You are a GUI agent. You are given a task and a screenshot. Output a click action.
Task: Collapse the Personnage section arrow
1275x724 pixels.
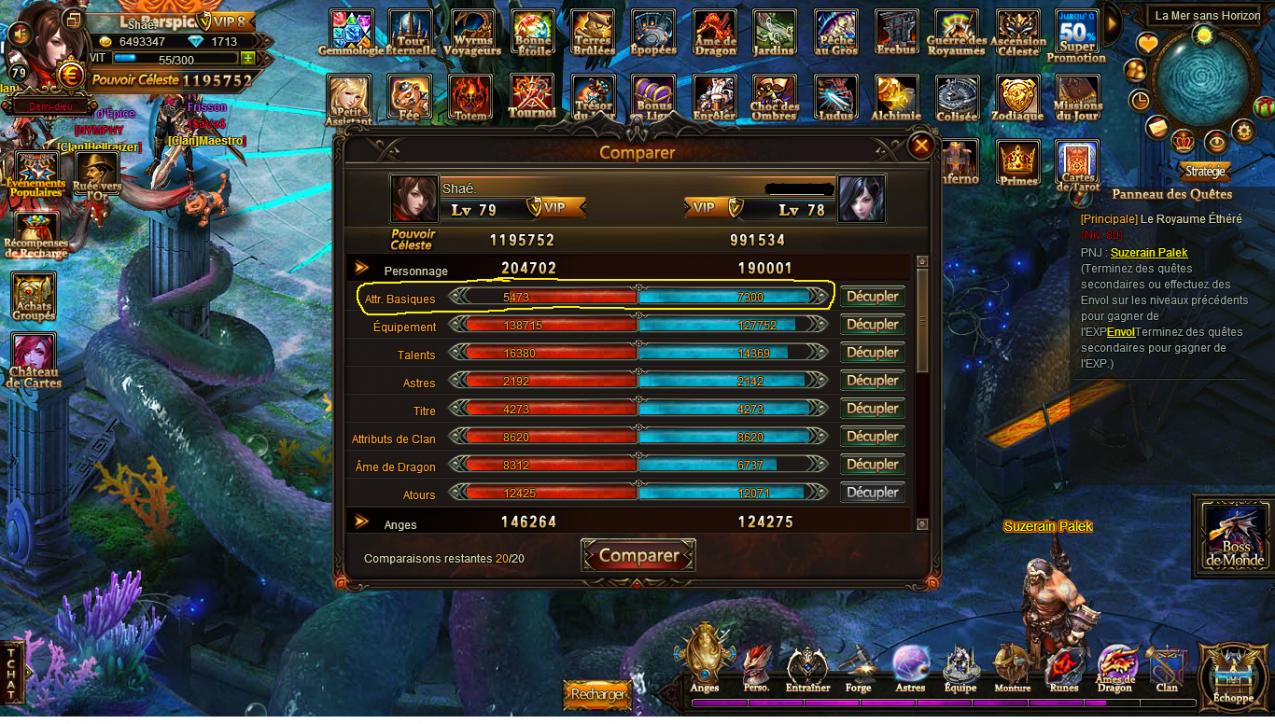click(x=362, y=269)
